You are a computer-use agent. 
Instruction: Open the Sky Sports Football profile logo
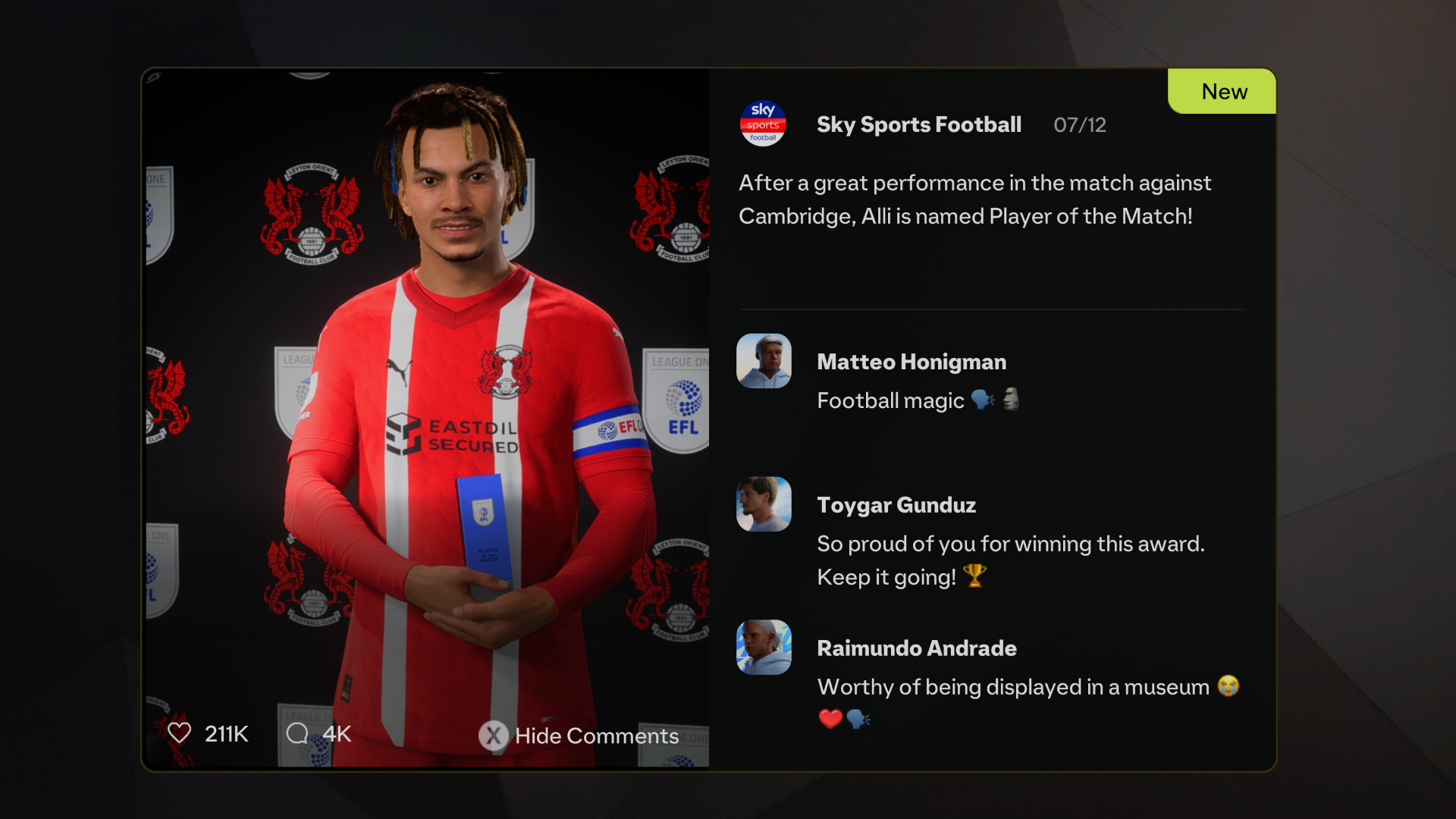(x=763, y=124)
